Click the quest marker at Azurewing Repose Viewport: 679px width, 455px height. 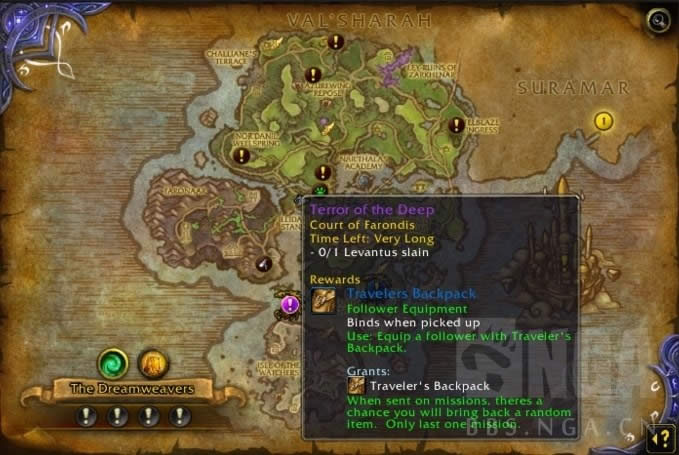pos(313,75)
